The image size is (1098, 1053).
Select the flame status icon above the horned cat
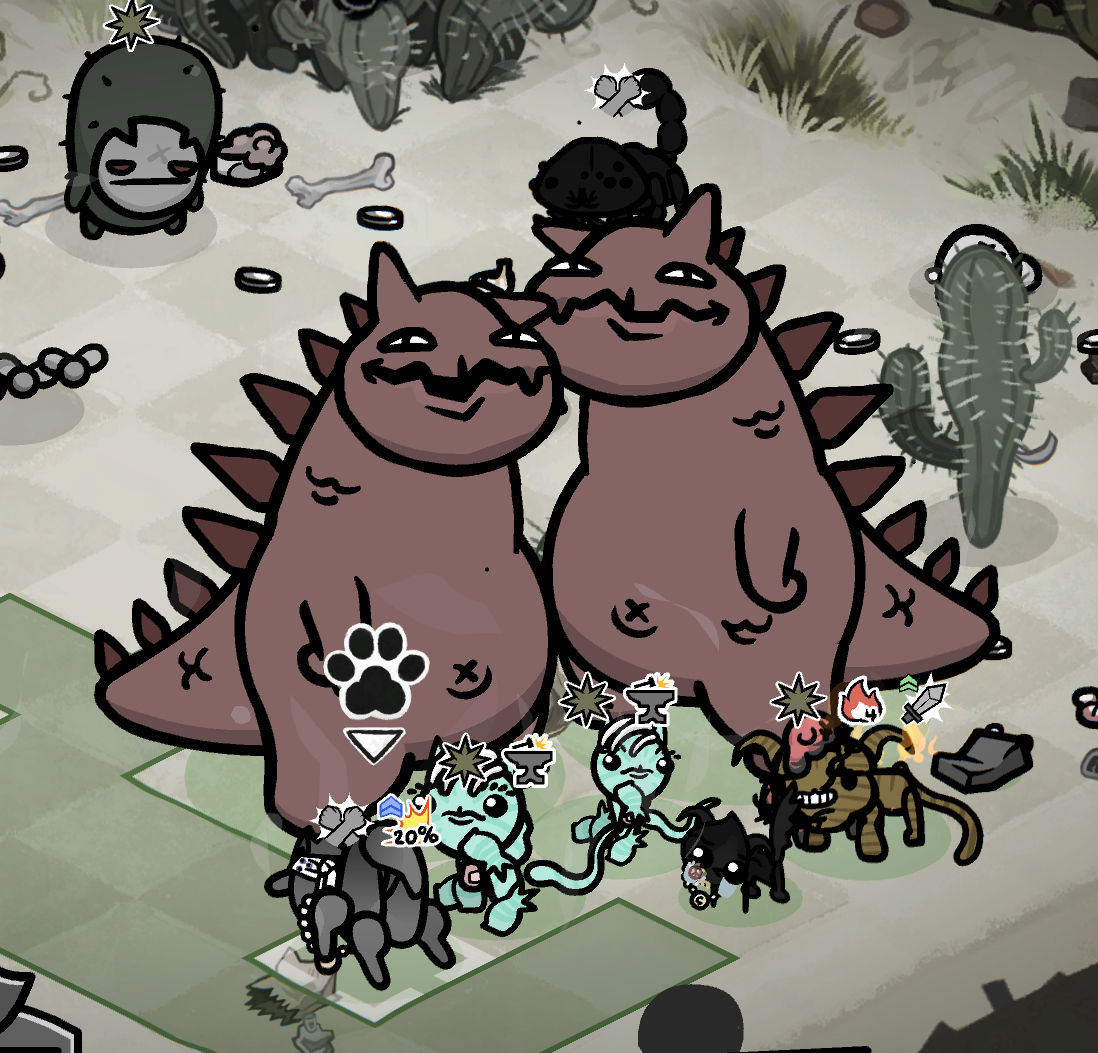(x=859, y=700)
